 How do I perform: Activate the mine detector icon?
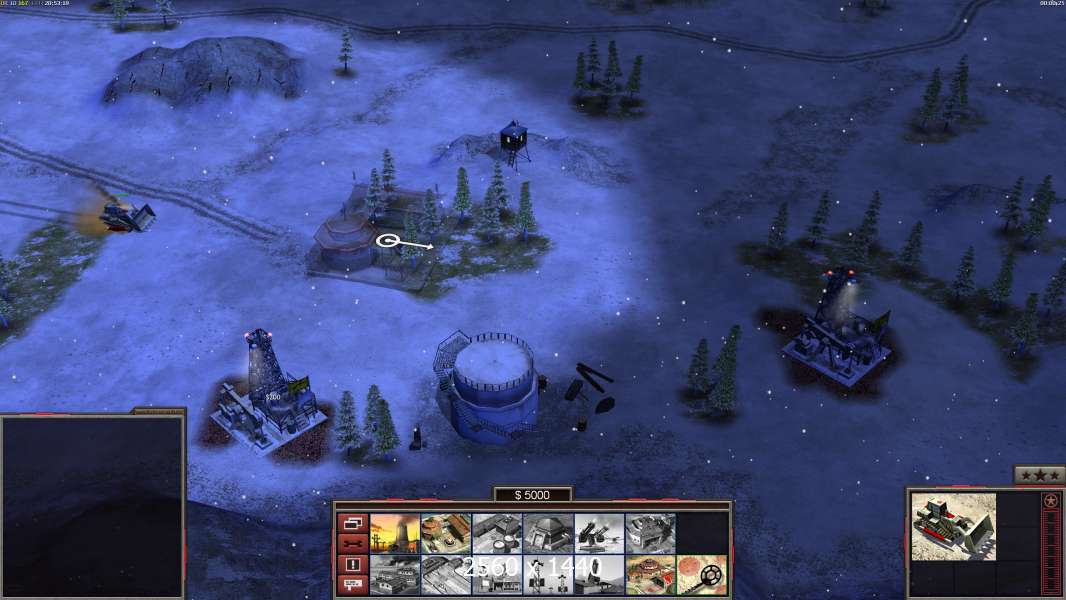pyautogui.click(x=701, y=574)
